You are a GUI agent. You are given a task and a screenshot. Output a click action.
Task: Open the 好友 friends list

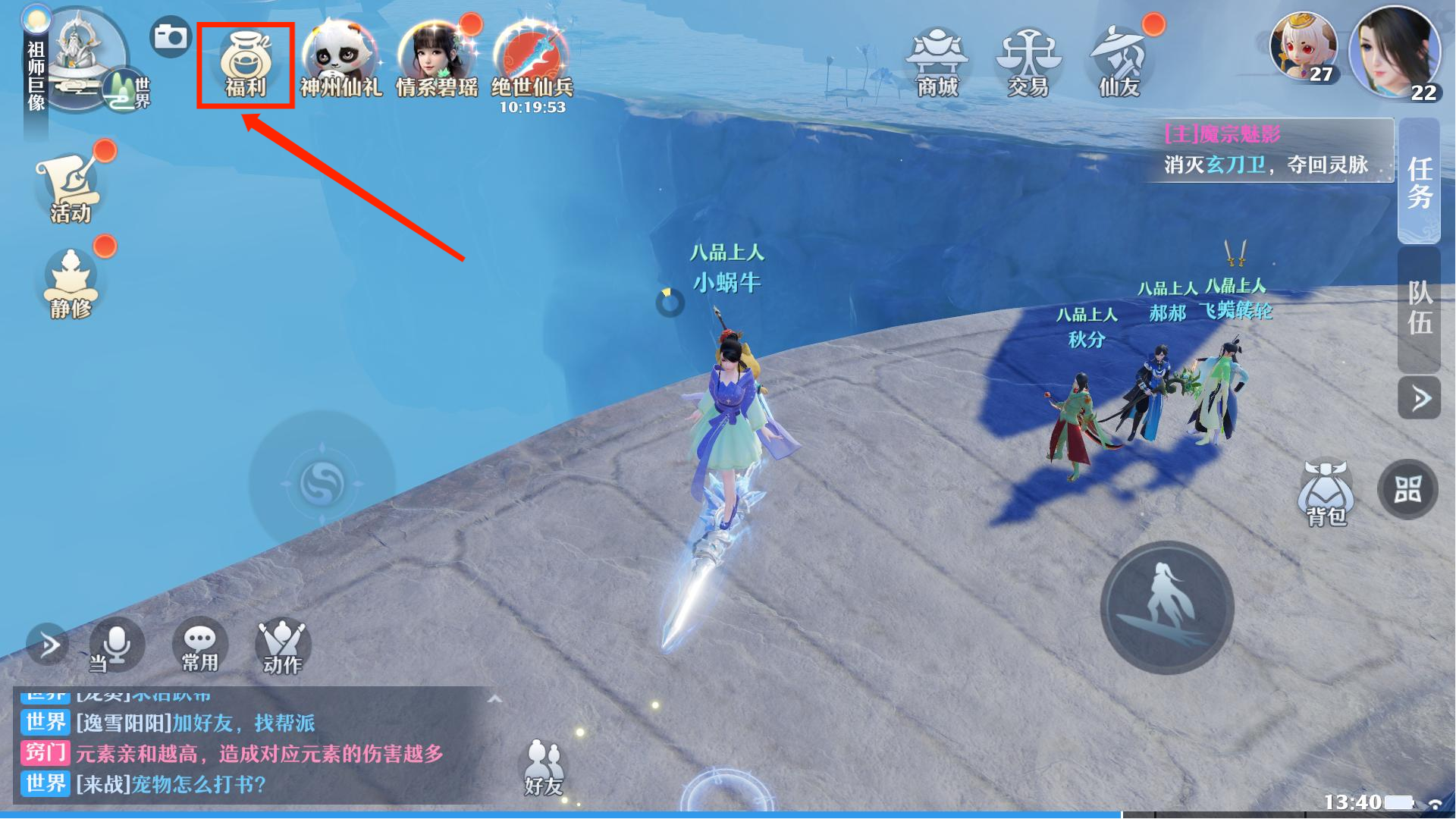pos(543,767)
